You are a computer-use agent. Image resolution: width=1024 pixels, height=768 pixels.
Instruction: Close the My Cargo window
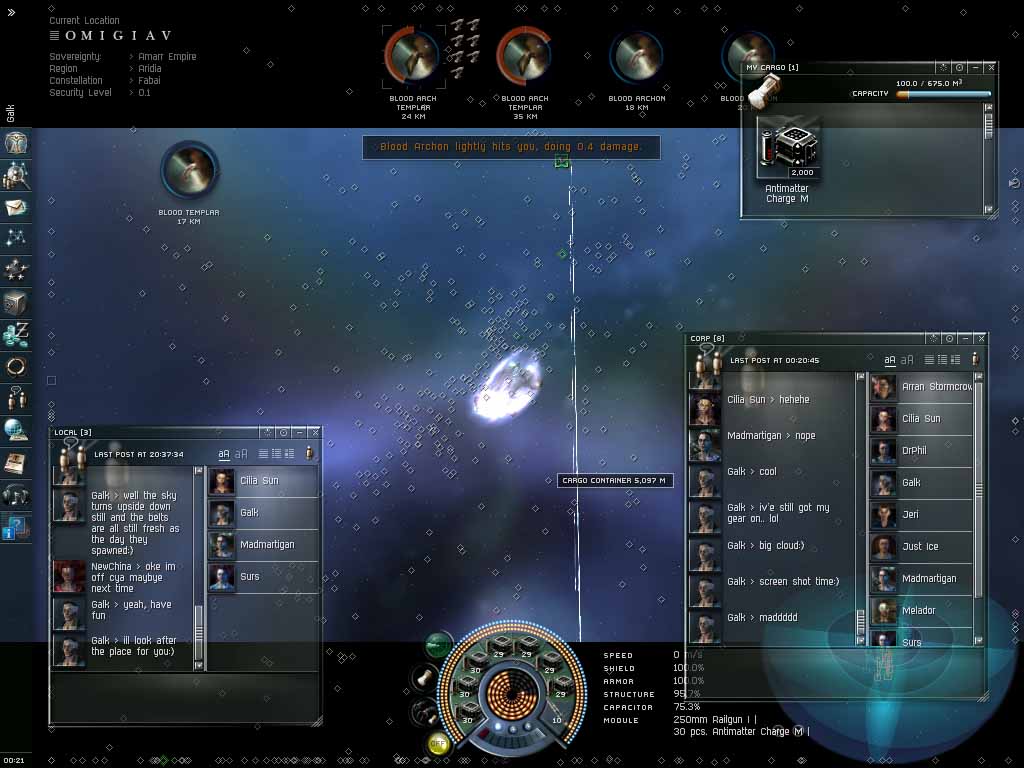tap(991, 68)
